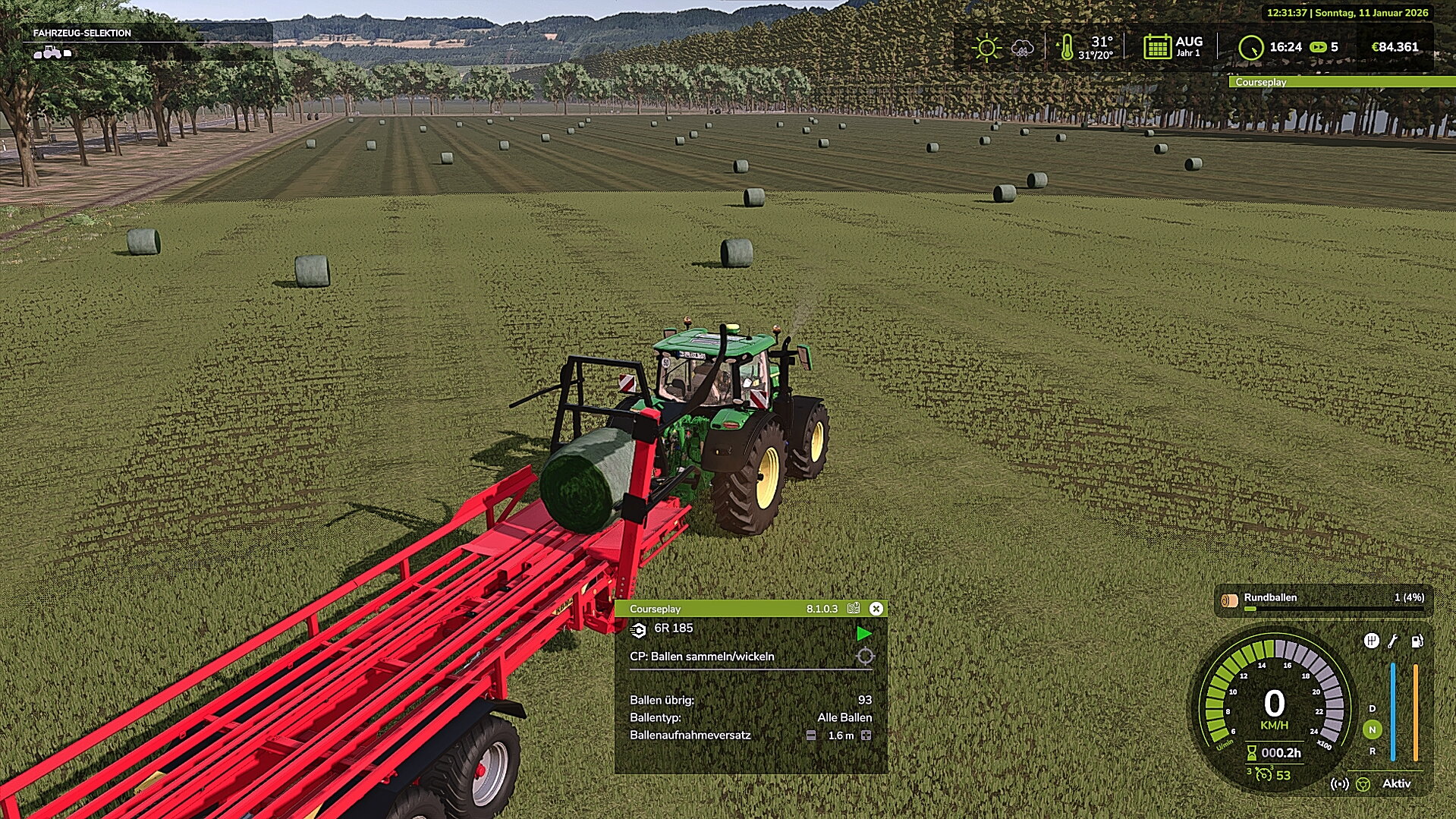The image size is (1456, 819).
Task: Change the Ballentyp setting from Alle Ballen
Action: coord(844,717)
